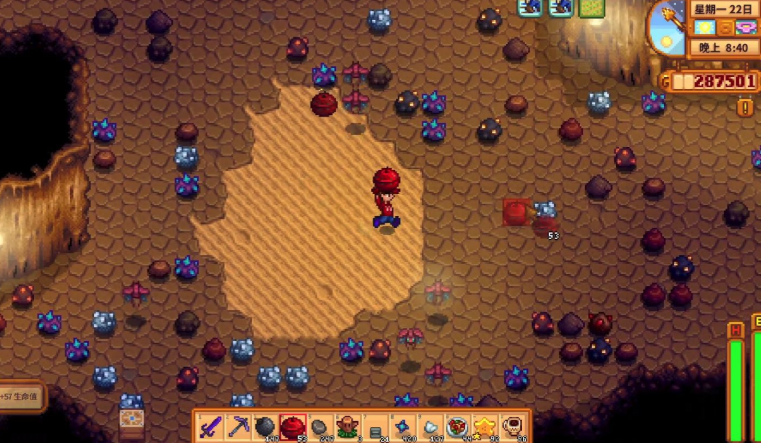Select the coffee cup hotbar slot
The width and height of the screenshot is (761, 443).
coord(514,427)
